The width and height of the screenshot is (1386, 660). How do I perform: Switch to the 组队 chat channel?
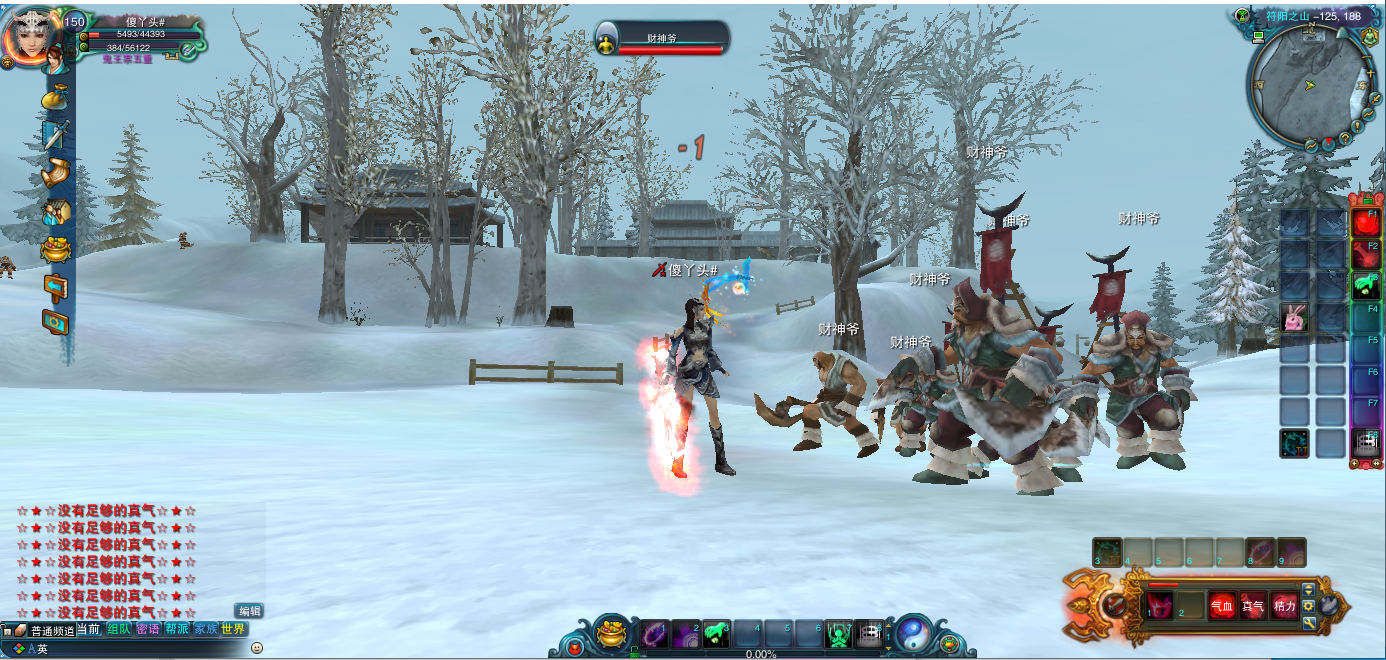coord(119,629)
